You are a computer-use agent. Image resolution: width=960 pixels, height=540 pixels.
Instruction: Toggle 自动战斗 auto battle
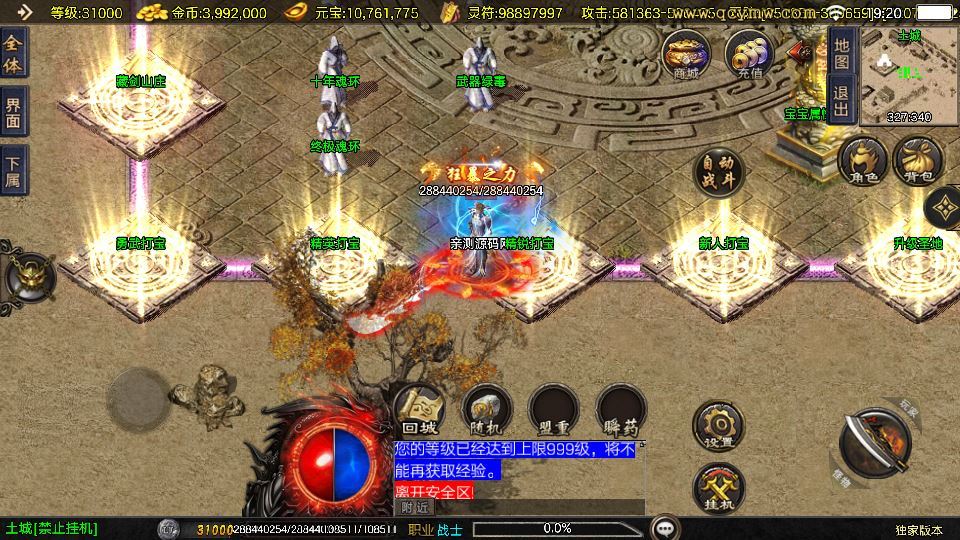pyautogui.click(x=721, y=175)
